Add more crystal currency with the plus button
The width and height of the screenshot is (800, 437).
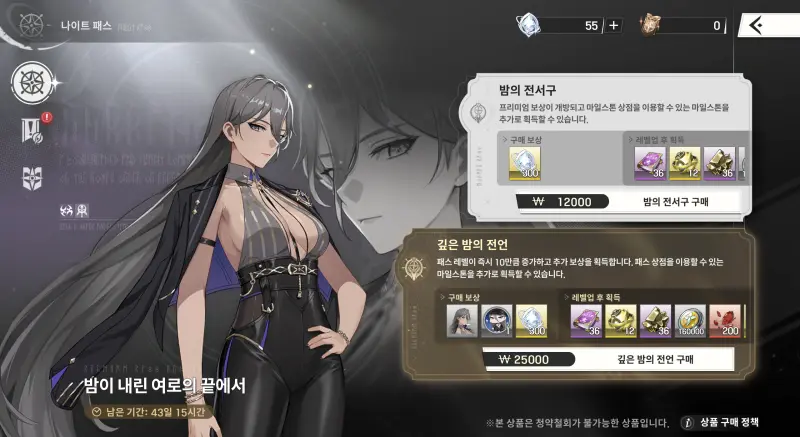614,26
